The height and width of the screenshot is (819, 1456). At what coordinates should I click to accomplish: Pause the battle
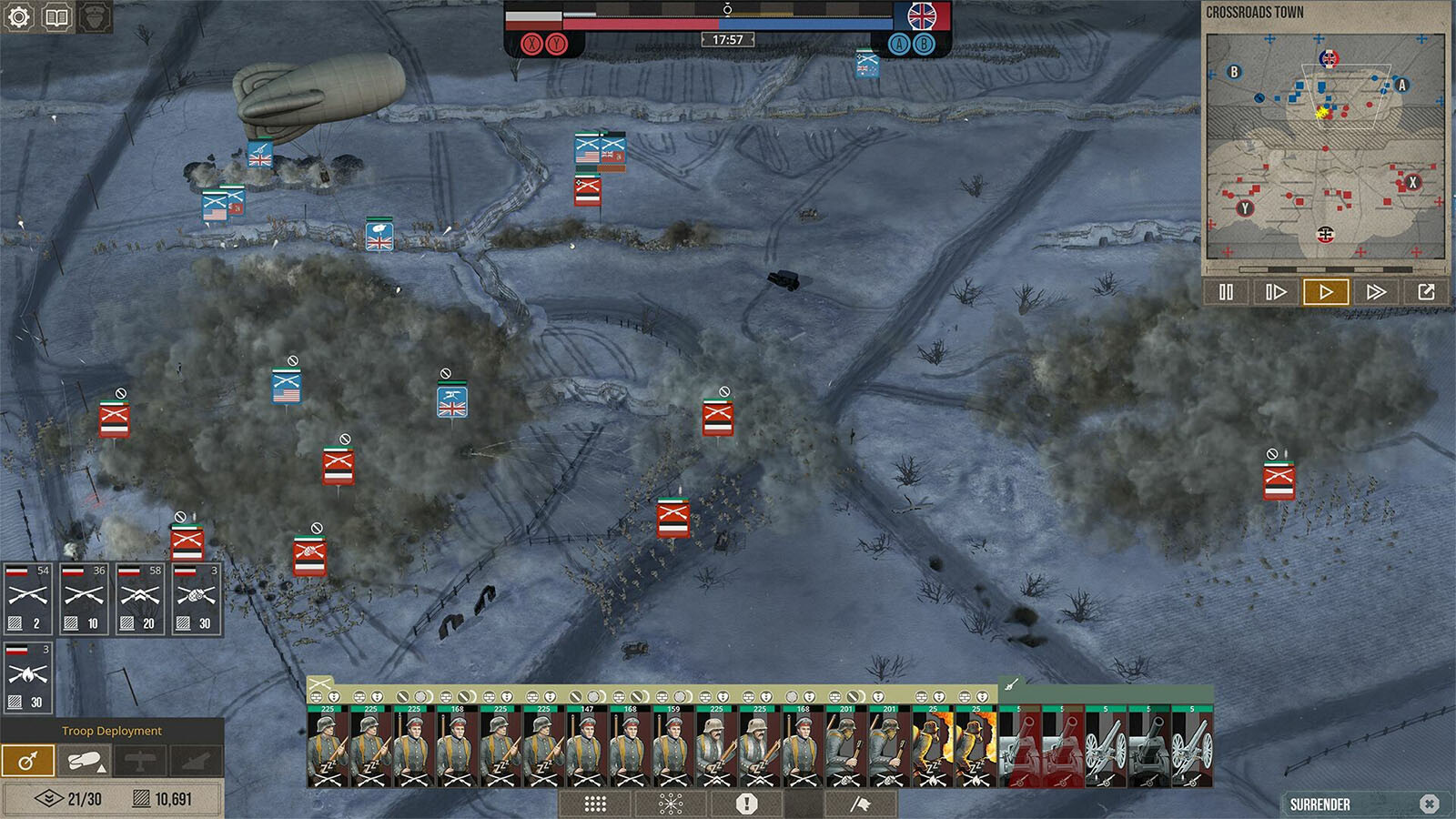click(1226, 292)
